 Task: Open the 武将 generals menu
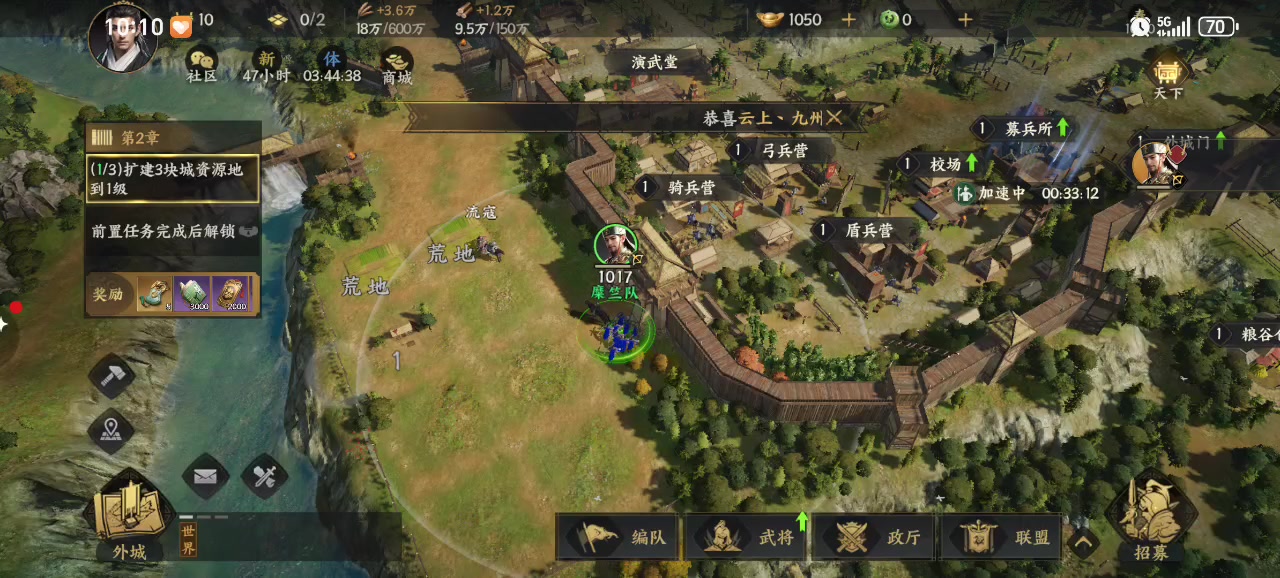(746, 537)
